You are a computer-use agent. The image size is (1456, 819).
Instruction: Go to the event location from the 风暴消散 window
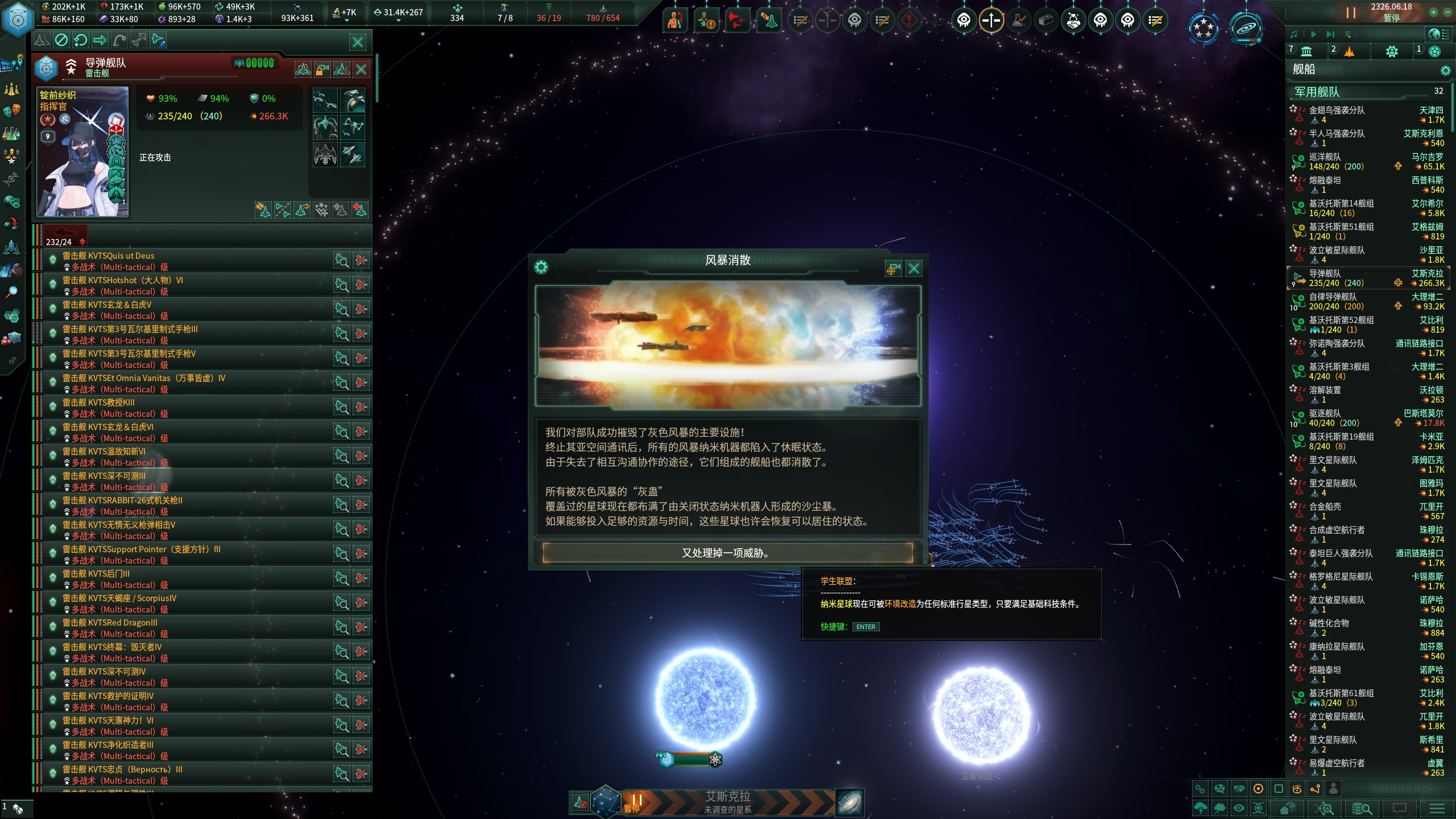click(893, 268)
